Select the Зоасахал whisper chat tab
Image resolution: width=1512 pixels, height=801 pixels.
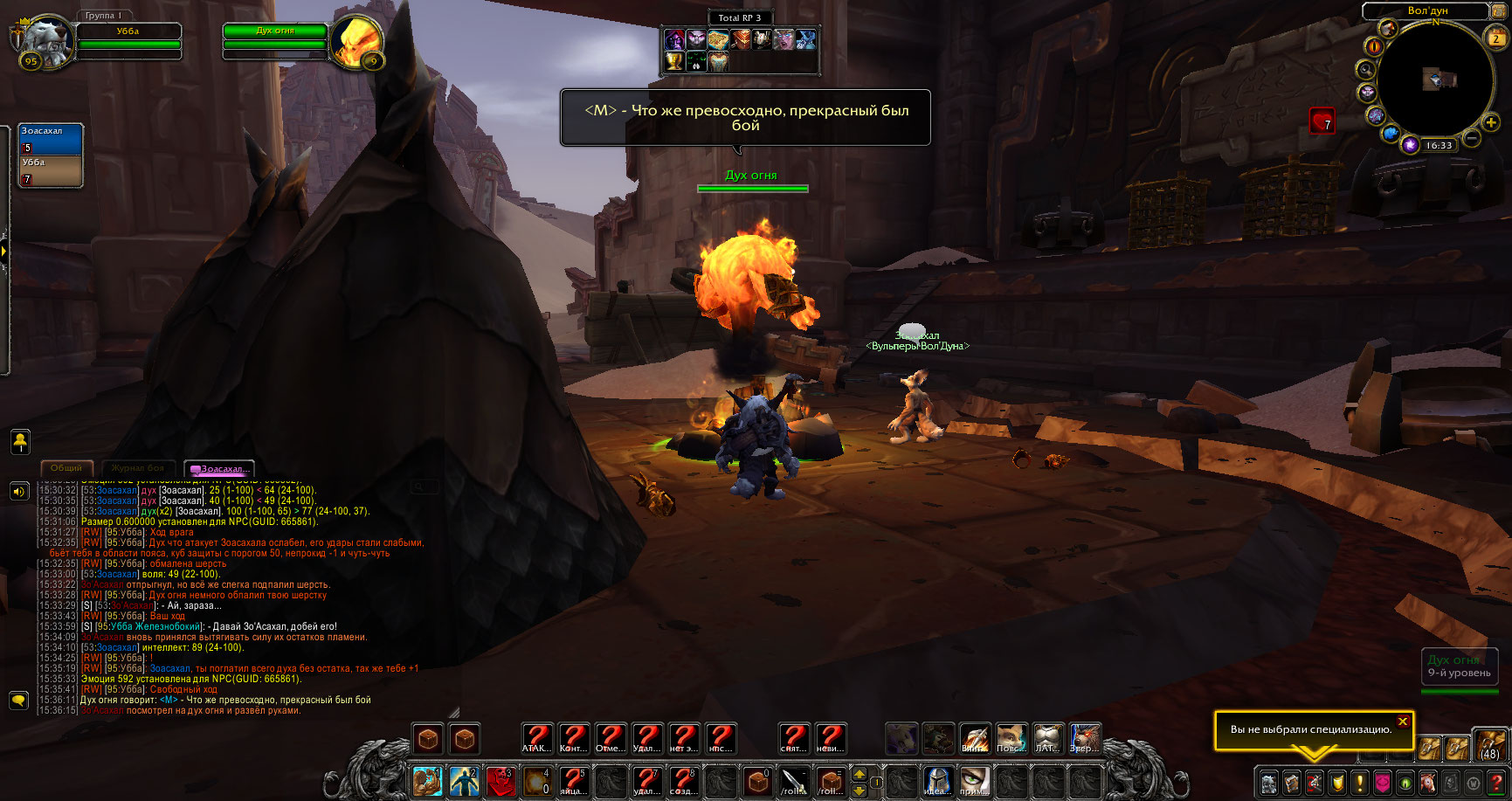click(219, 469)
